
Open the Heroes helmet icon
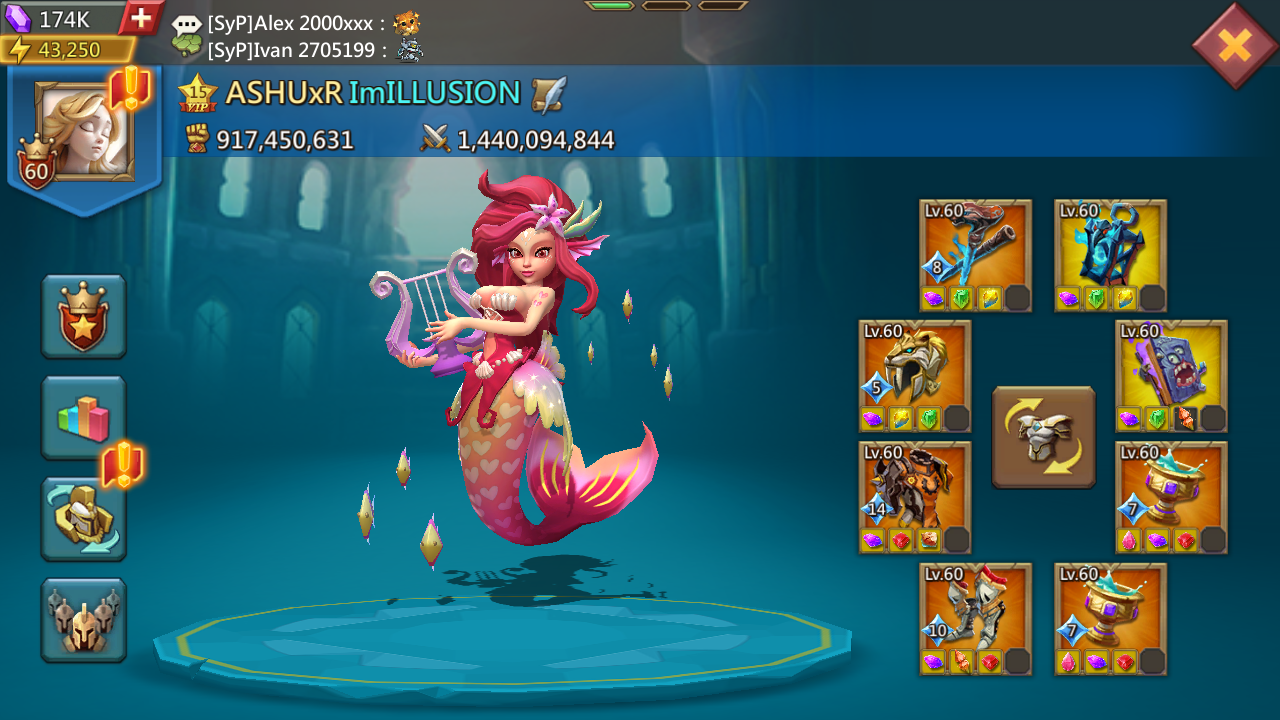pyautogui.click(x=84, y=620)
